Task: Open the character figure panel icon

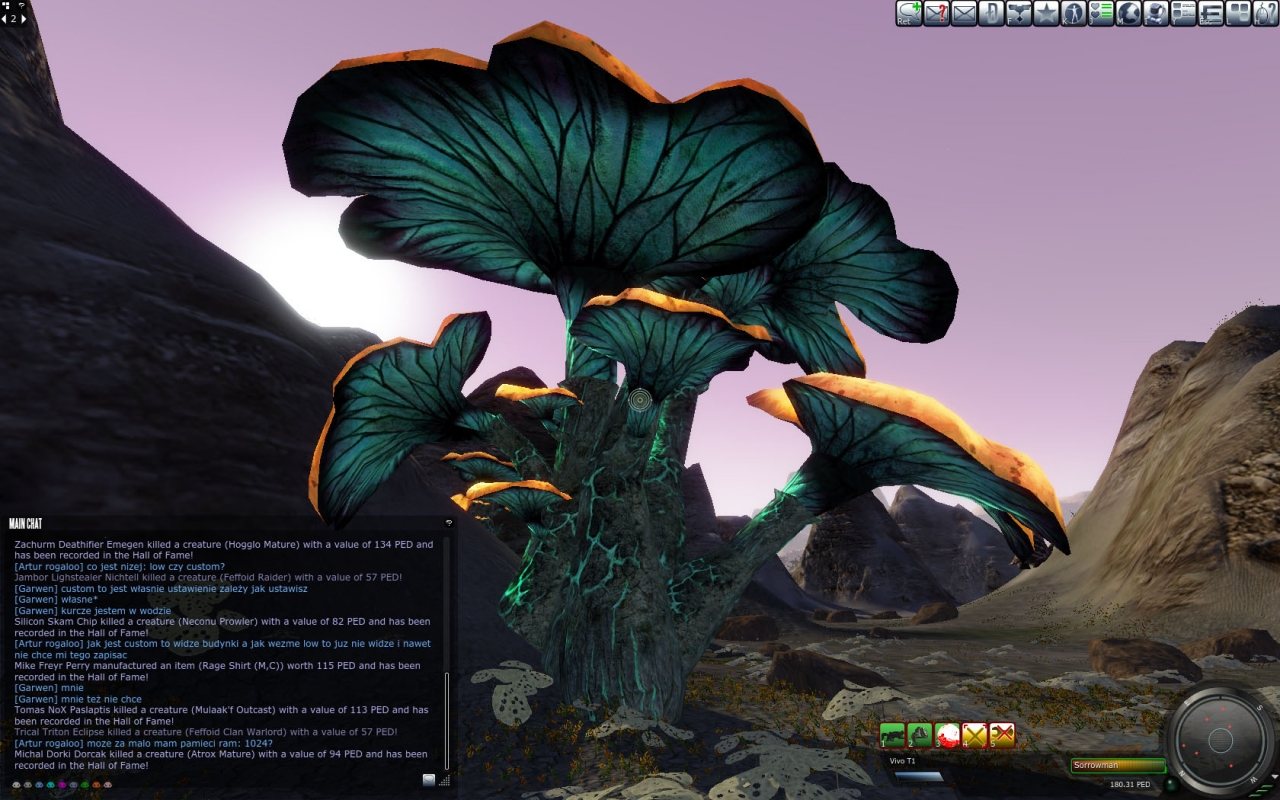Action: coord(1073,13)
